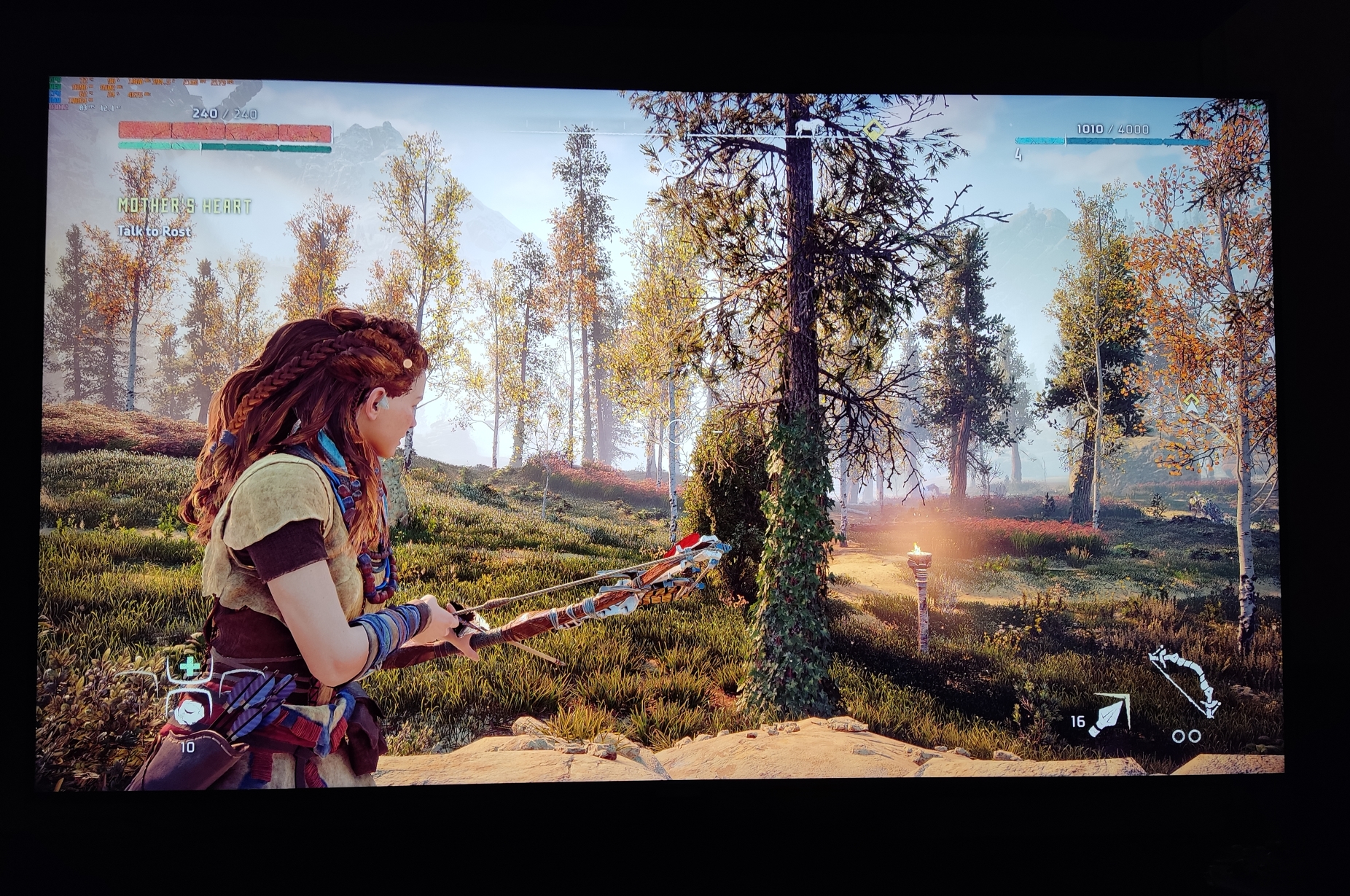Click the chevron waypoint marker among trees
Image resolution: width=1350 pixels, height=896 pixels.
[x=1192, y=402]
